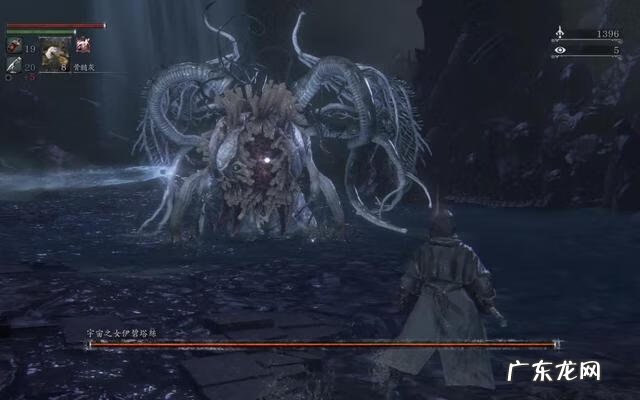Viewport: 640px width, 400px height.
Task: Select the quicksilver bullet icon
Action: click(x=14, y=66)
